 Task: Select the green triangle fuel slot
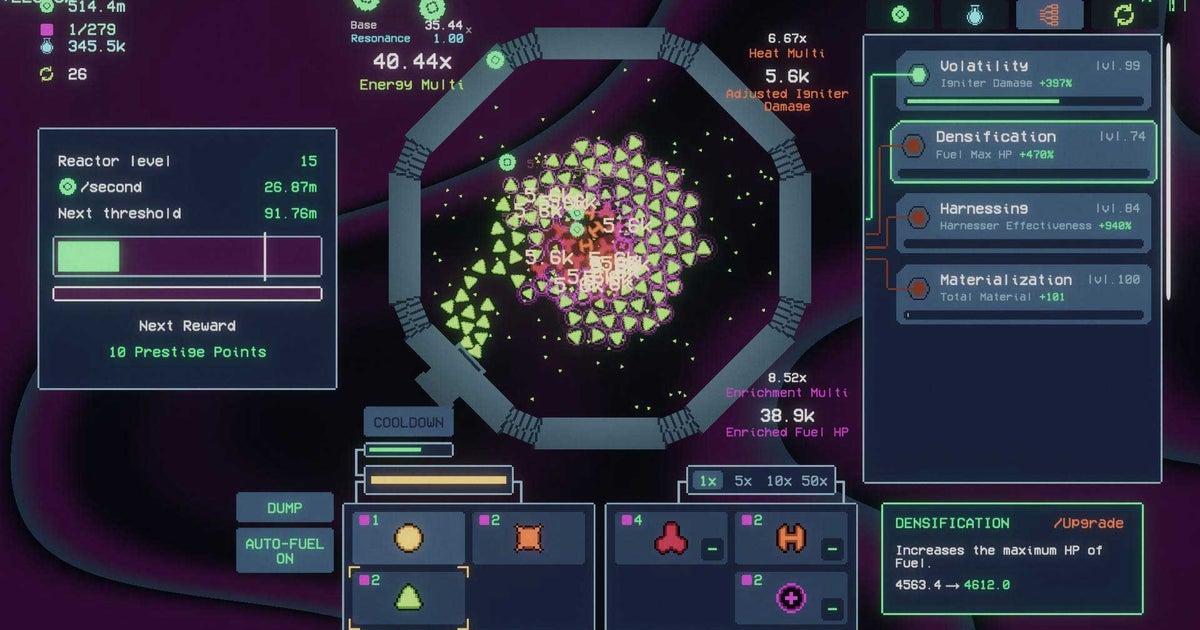(x=408, y=596)
